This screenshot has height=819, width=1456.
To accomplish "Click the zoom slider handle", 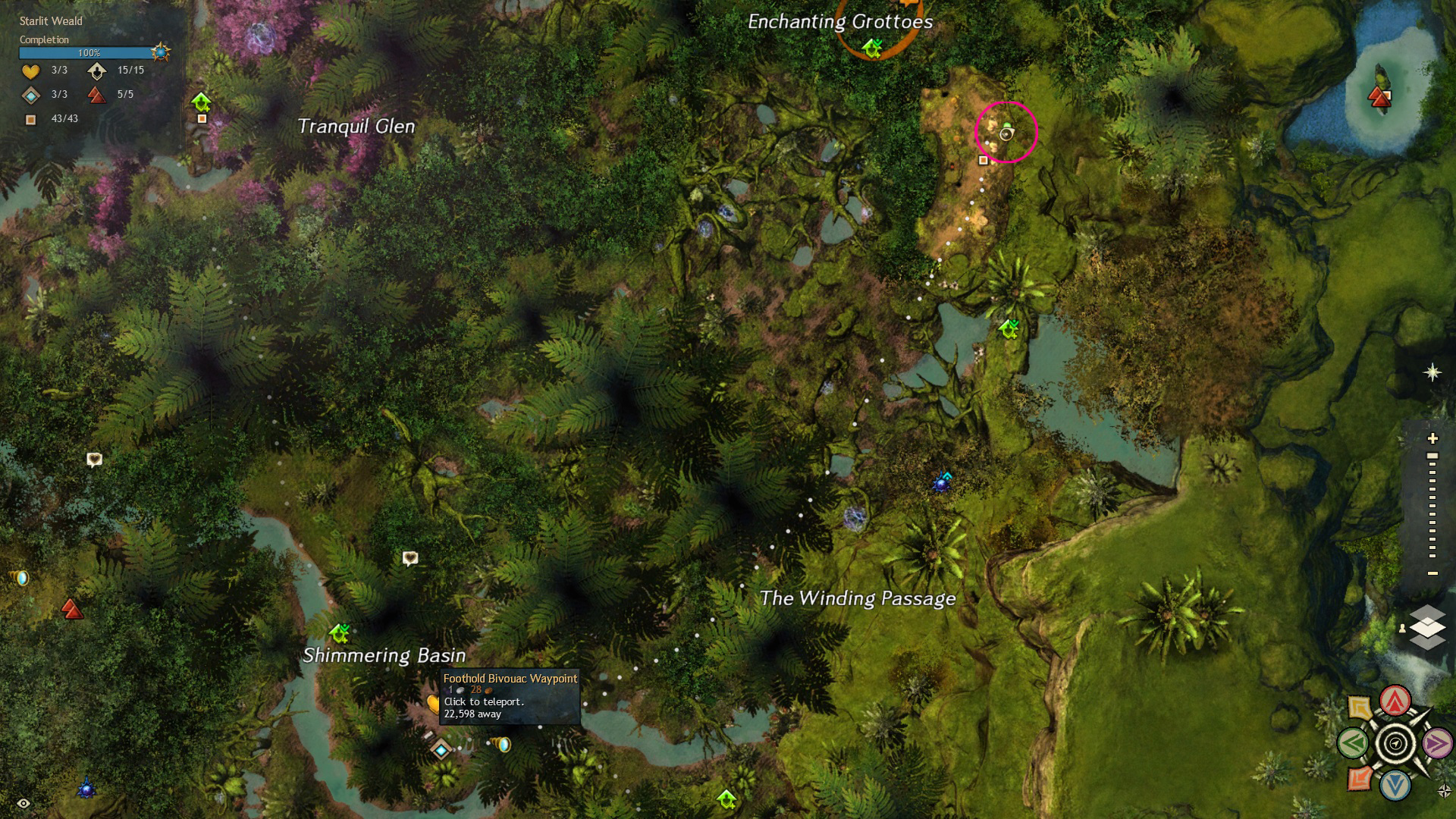I will click(1432, 457).
